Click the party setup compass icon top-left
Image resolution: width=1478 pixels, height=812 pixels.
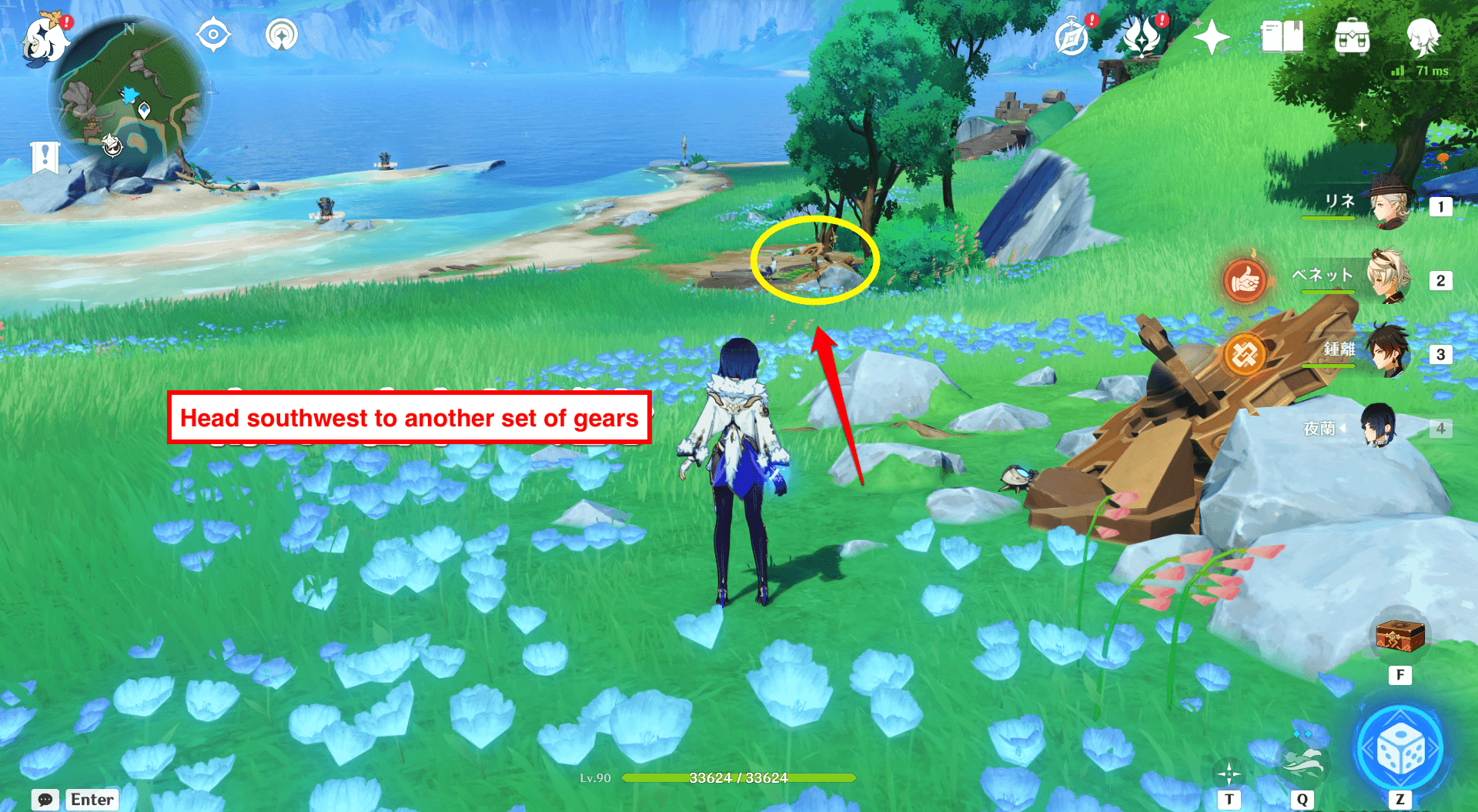click(213, 33)
